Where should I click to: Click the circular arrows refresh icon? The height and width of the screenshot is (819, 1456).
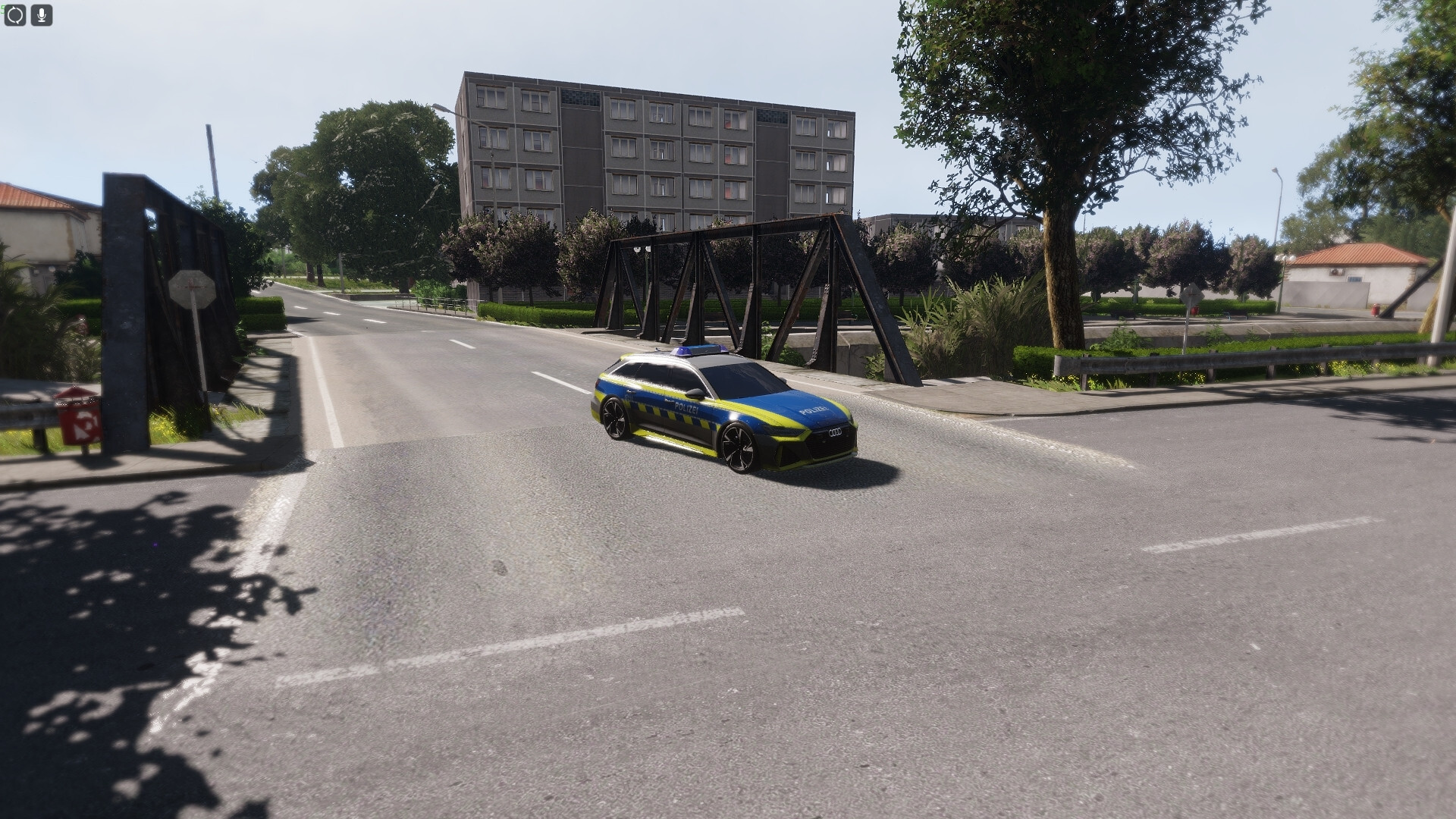coord(15,14)
